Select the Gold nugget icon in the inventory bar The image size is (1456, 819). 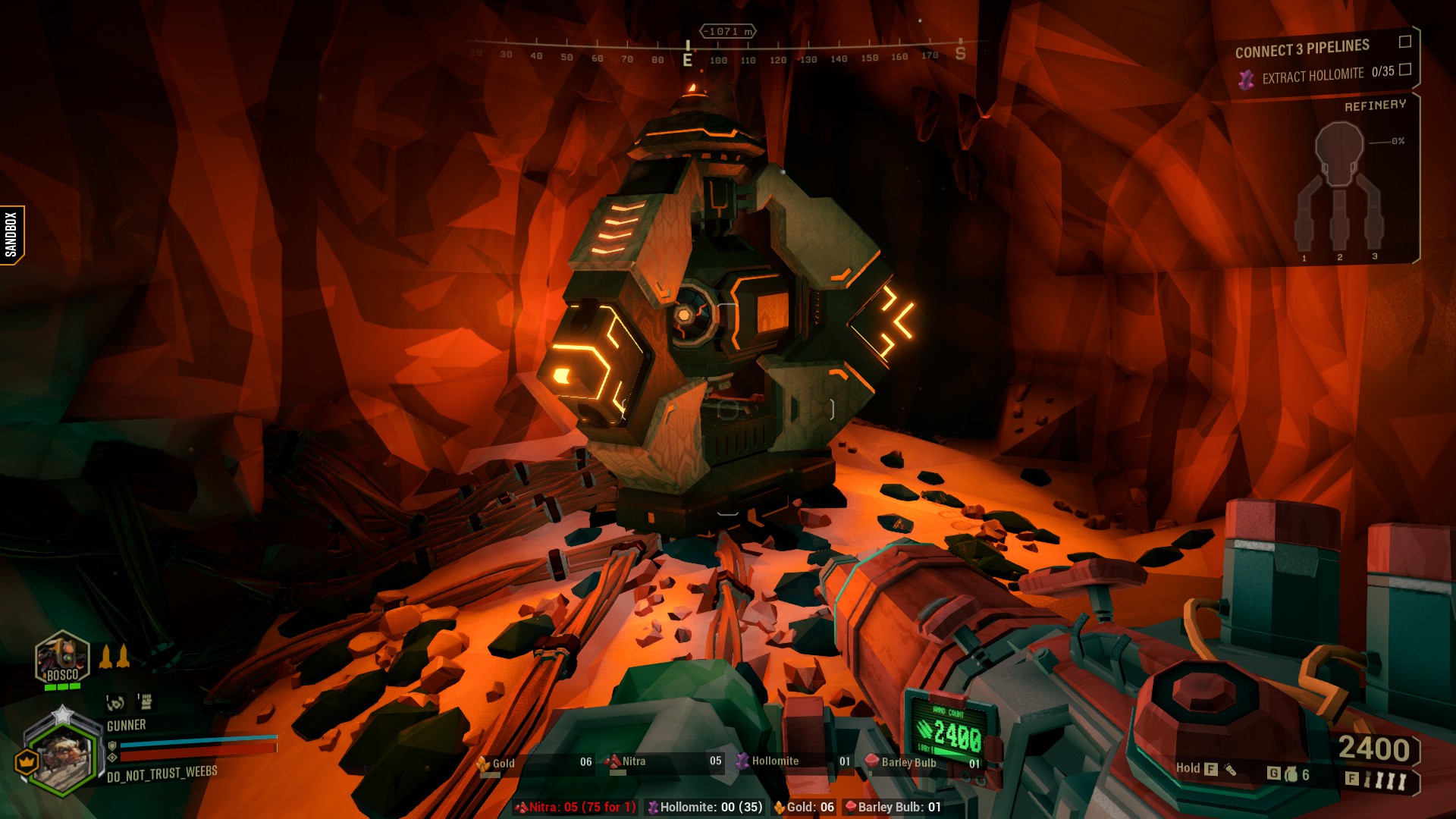483,764
